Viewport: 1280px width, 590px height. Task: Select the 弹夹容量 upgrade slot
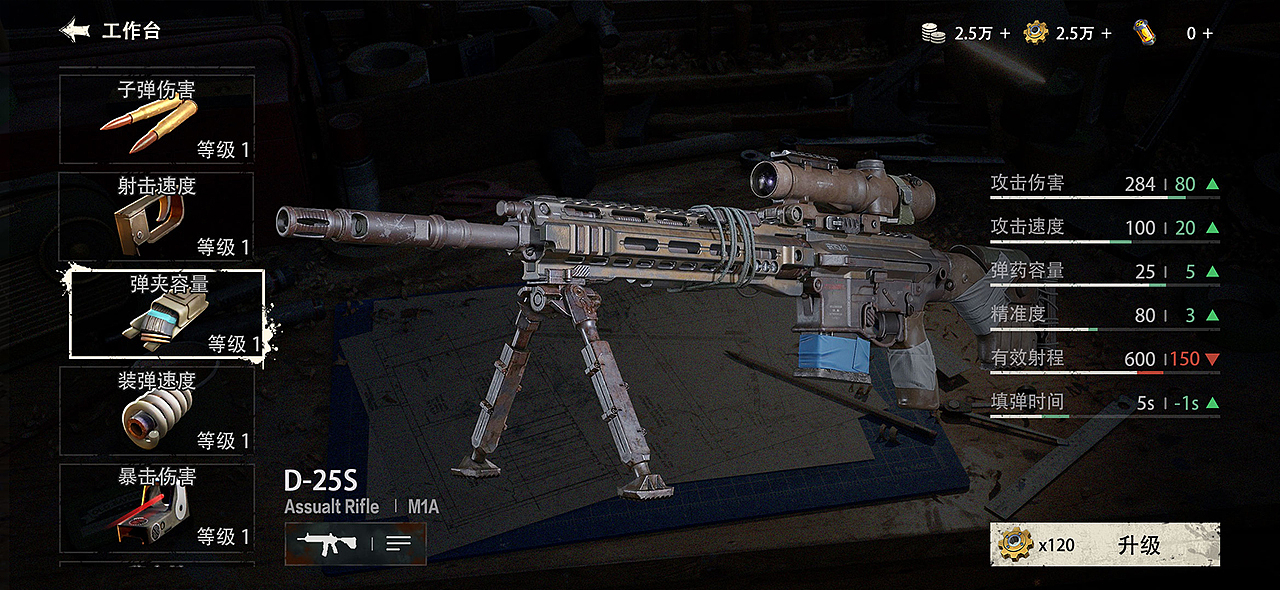click(167, 313)
